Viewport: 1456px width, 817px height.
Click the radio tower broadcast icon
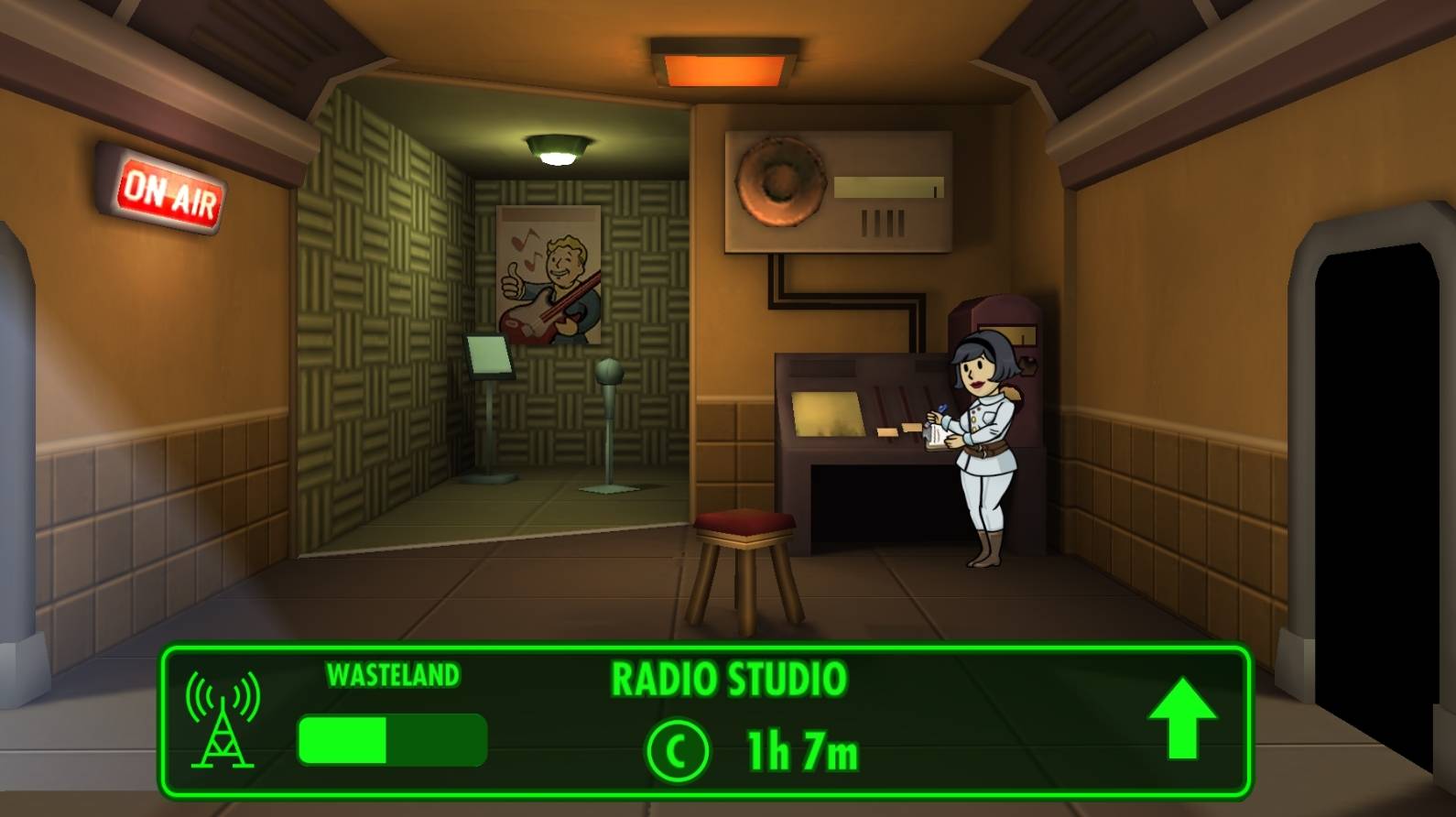(224, 724)
